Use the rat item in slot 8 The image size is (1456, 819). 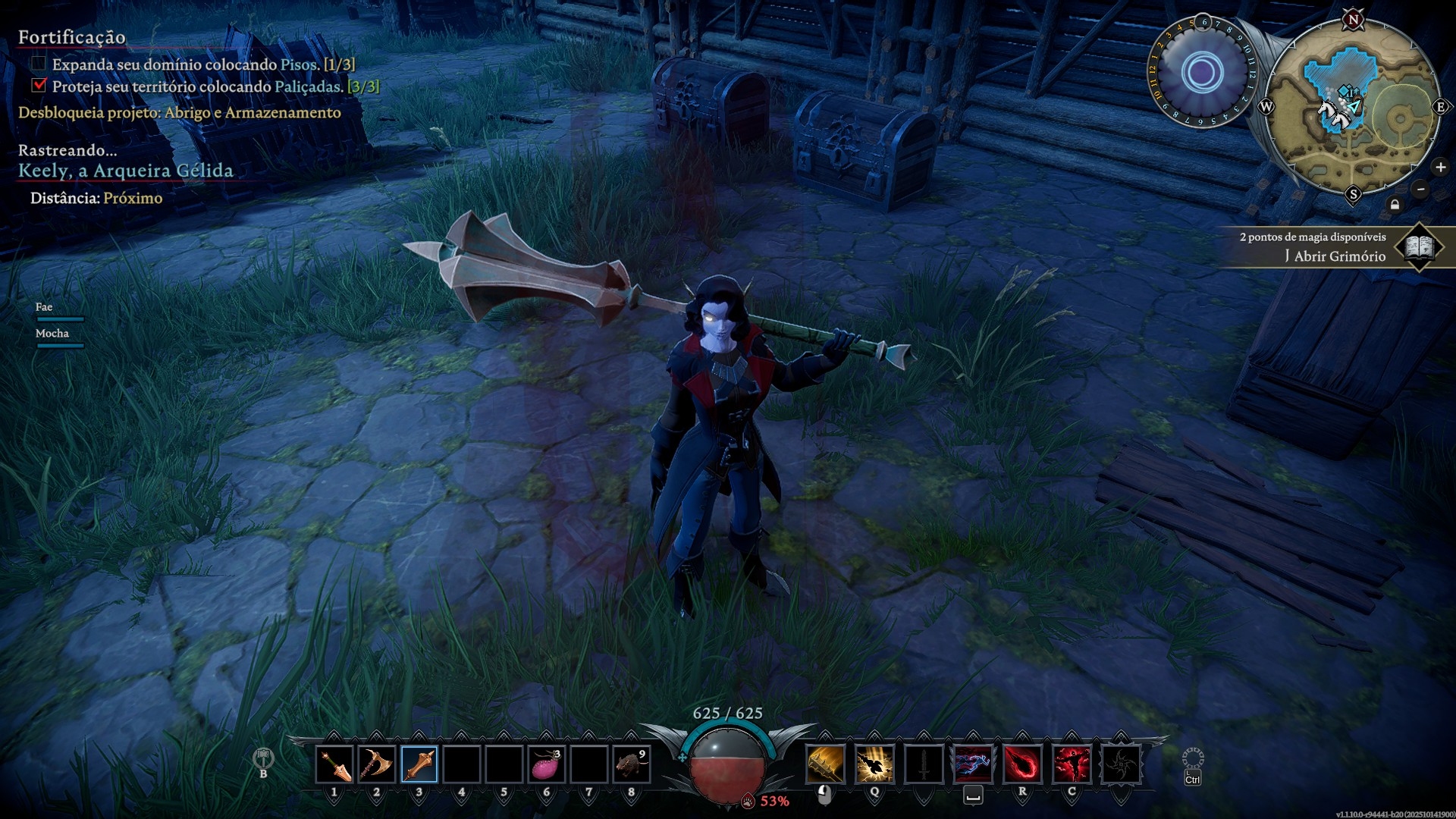[631, 764]
